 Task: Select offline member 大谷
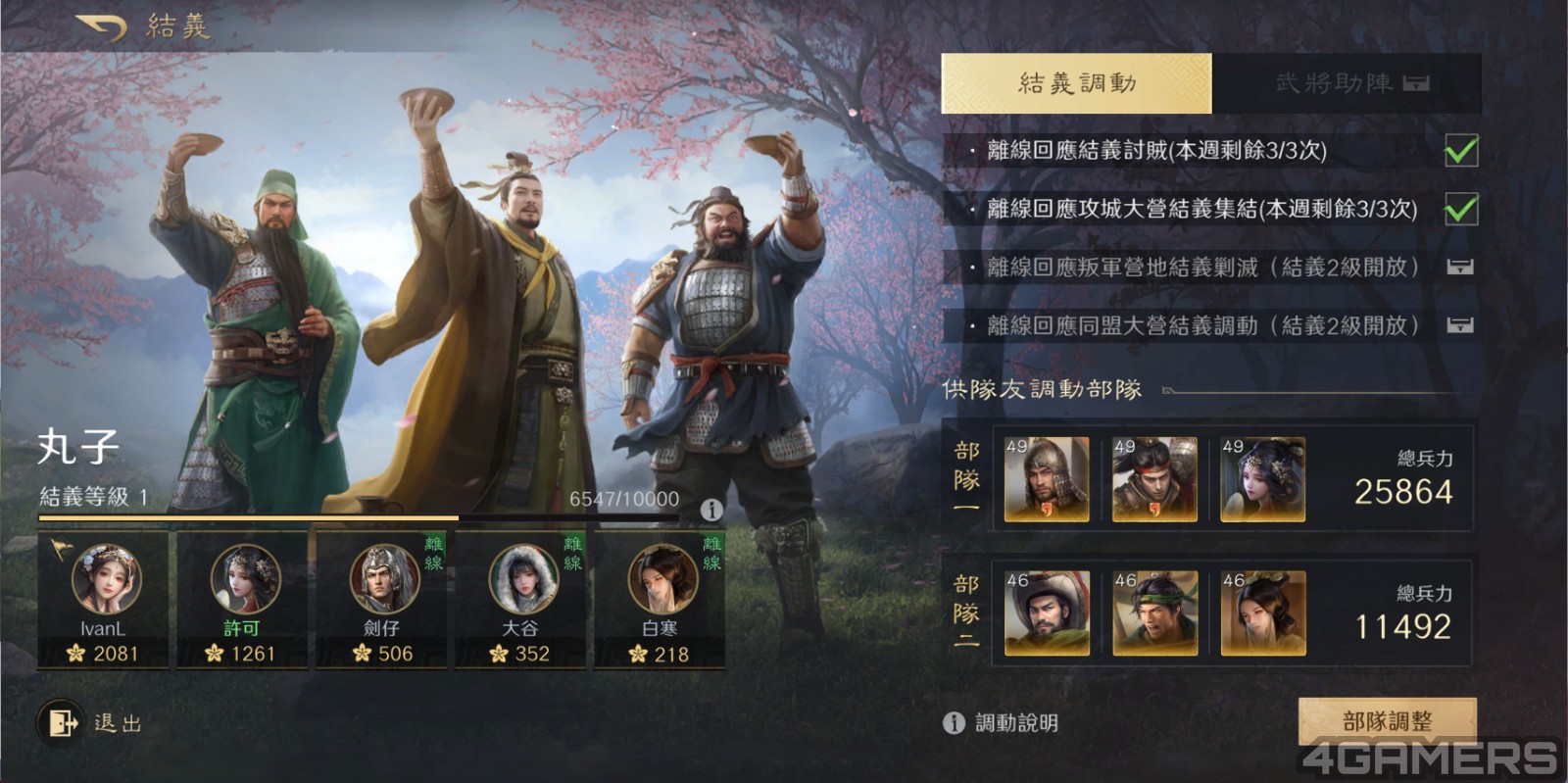coord(520,600)
